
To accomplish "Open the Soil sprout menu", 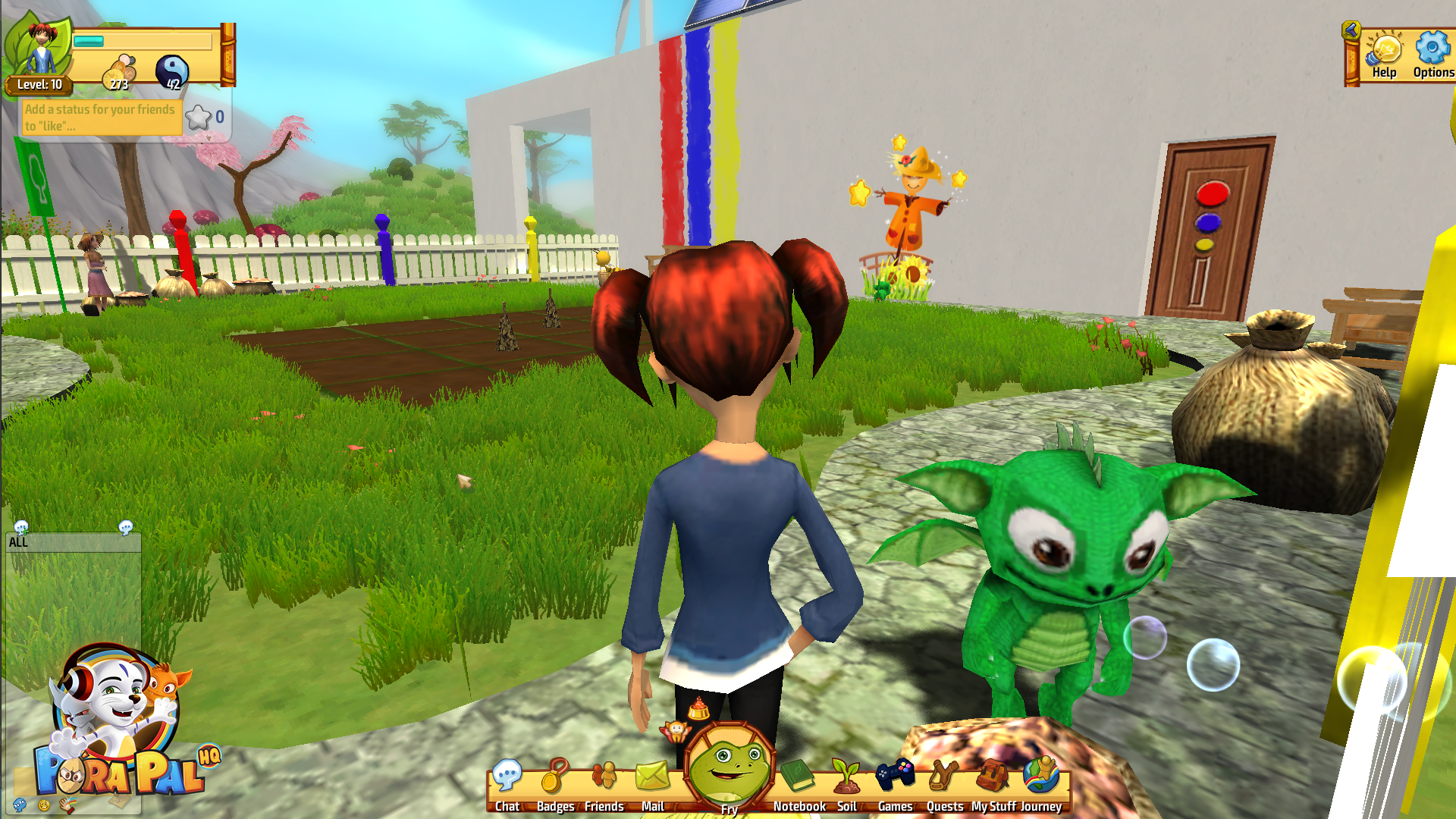I will click(x=846, y=781).
